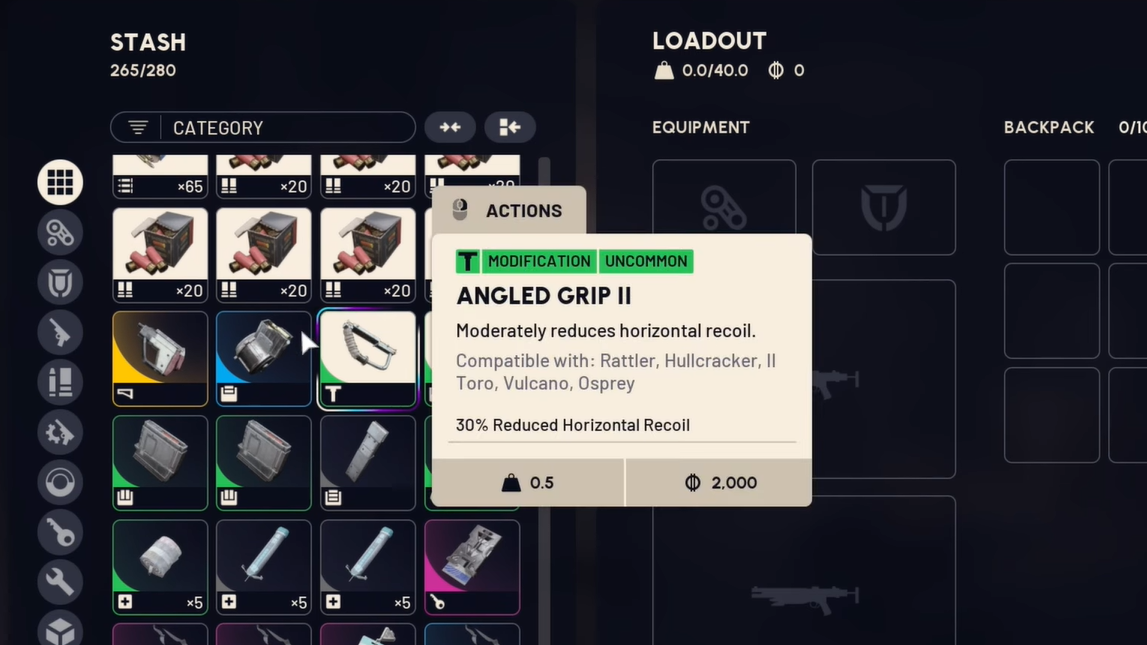Select the Angled Grip II item slot
Screen dimensions: 1147x645
coord(367,358)
